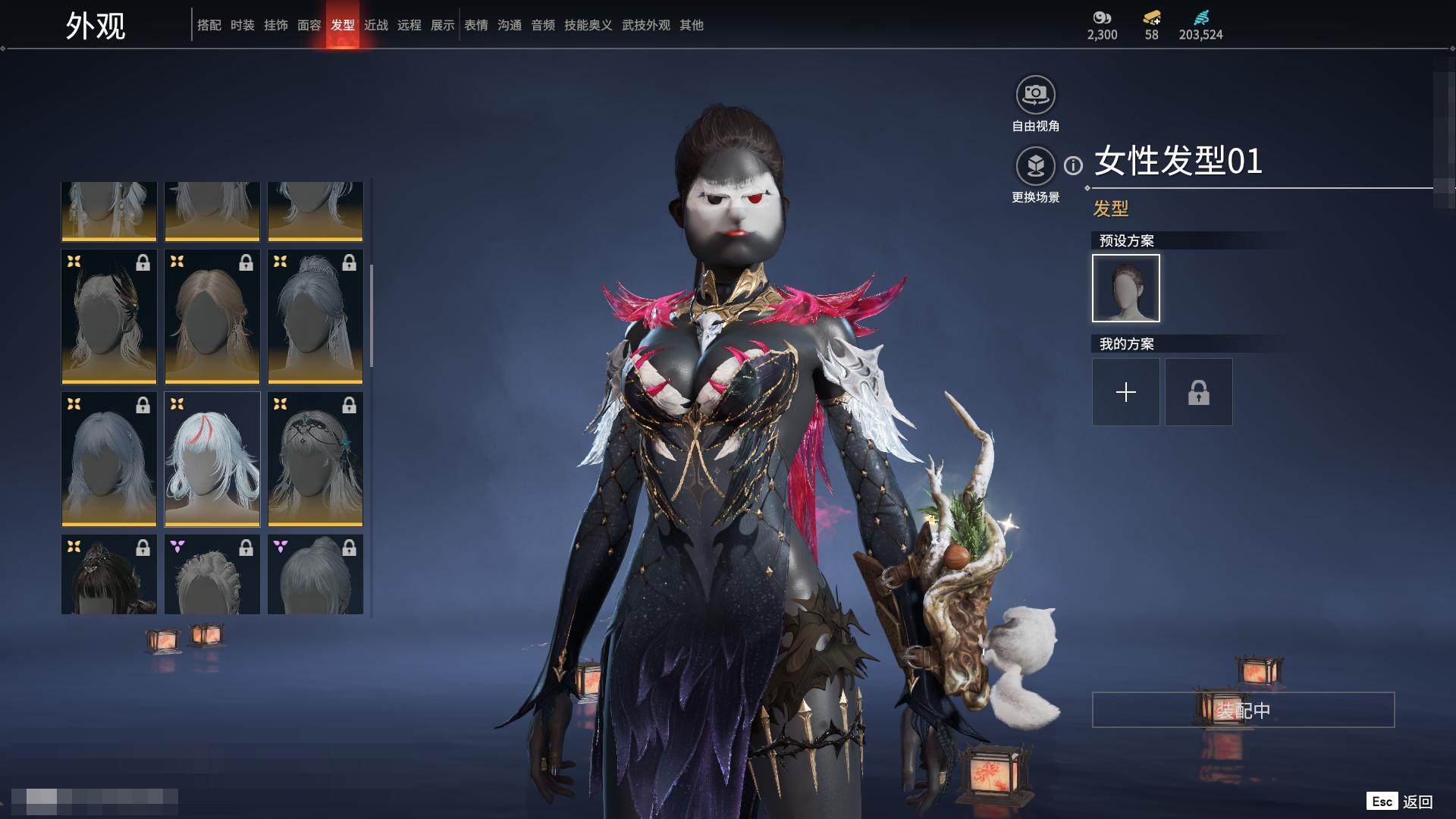Switch to the 其他 tab

(x=692, y=25)
